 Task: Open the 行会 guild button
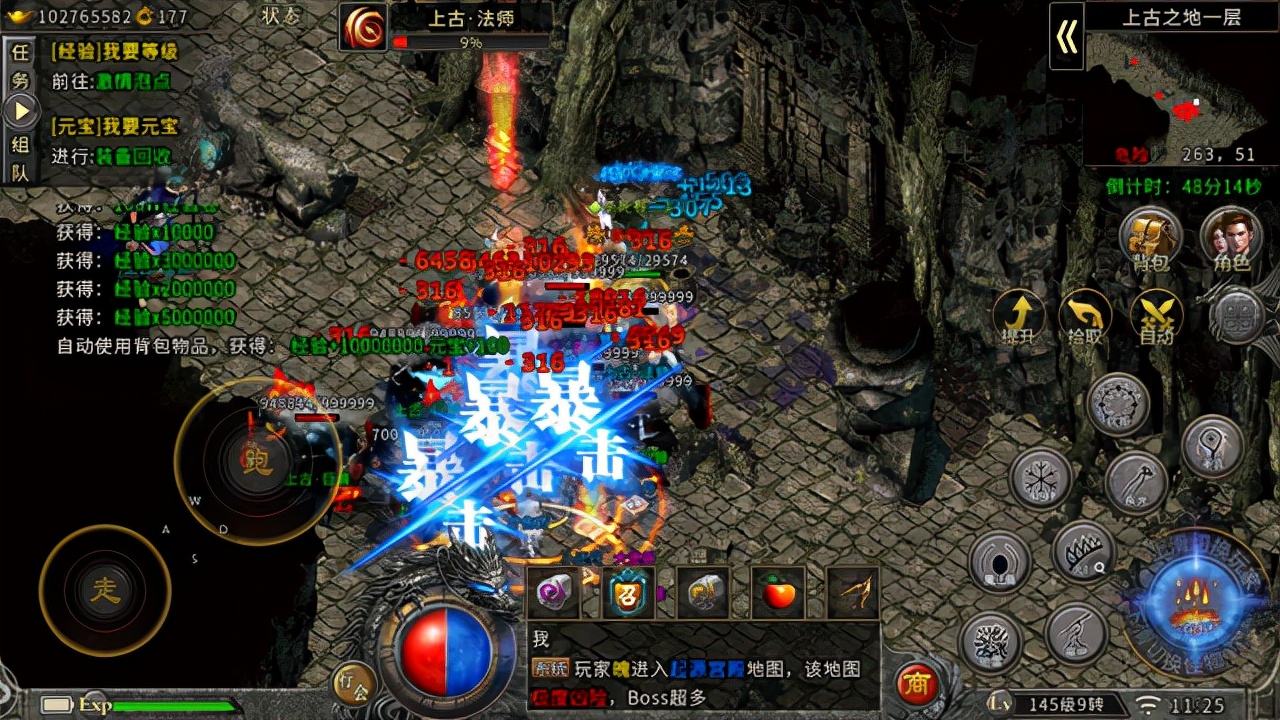coord(354,683)
